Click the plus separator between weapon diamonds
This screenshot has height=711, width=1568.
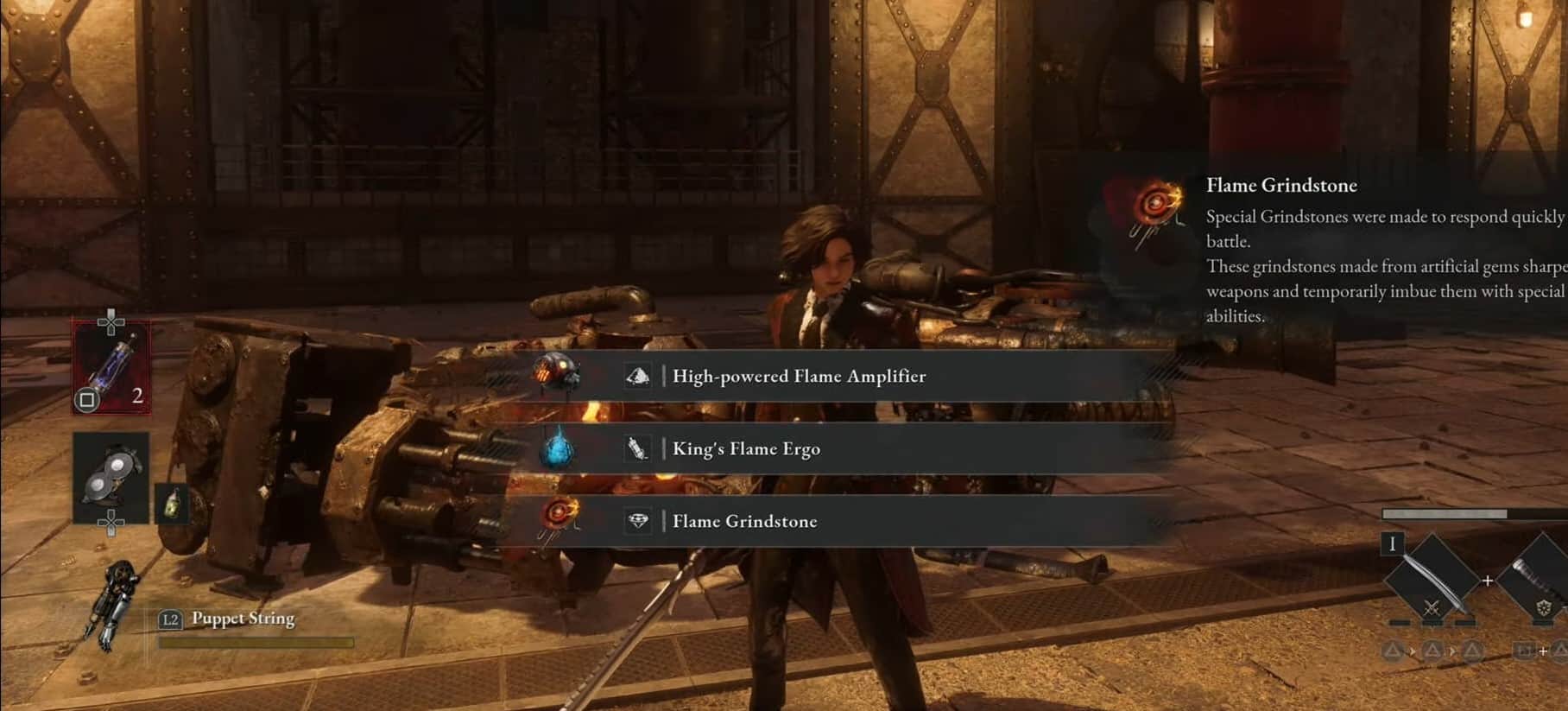tap(1488, 580)
